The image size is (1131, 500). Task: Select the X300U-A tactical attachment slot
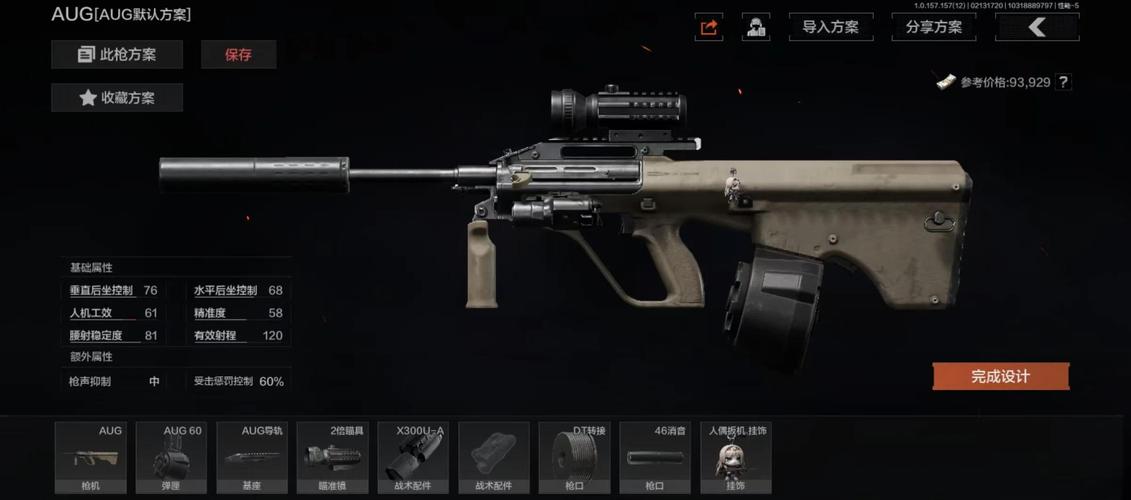click(414, 457)
